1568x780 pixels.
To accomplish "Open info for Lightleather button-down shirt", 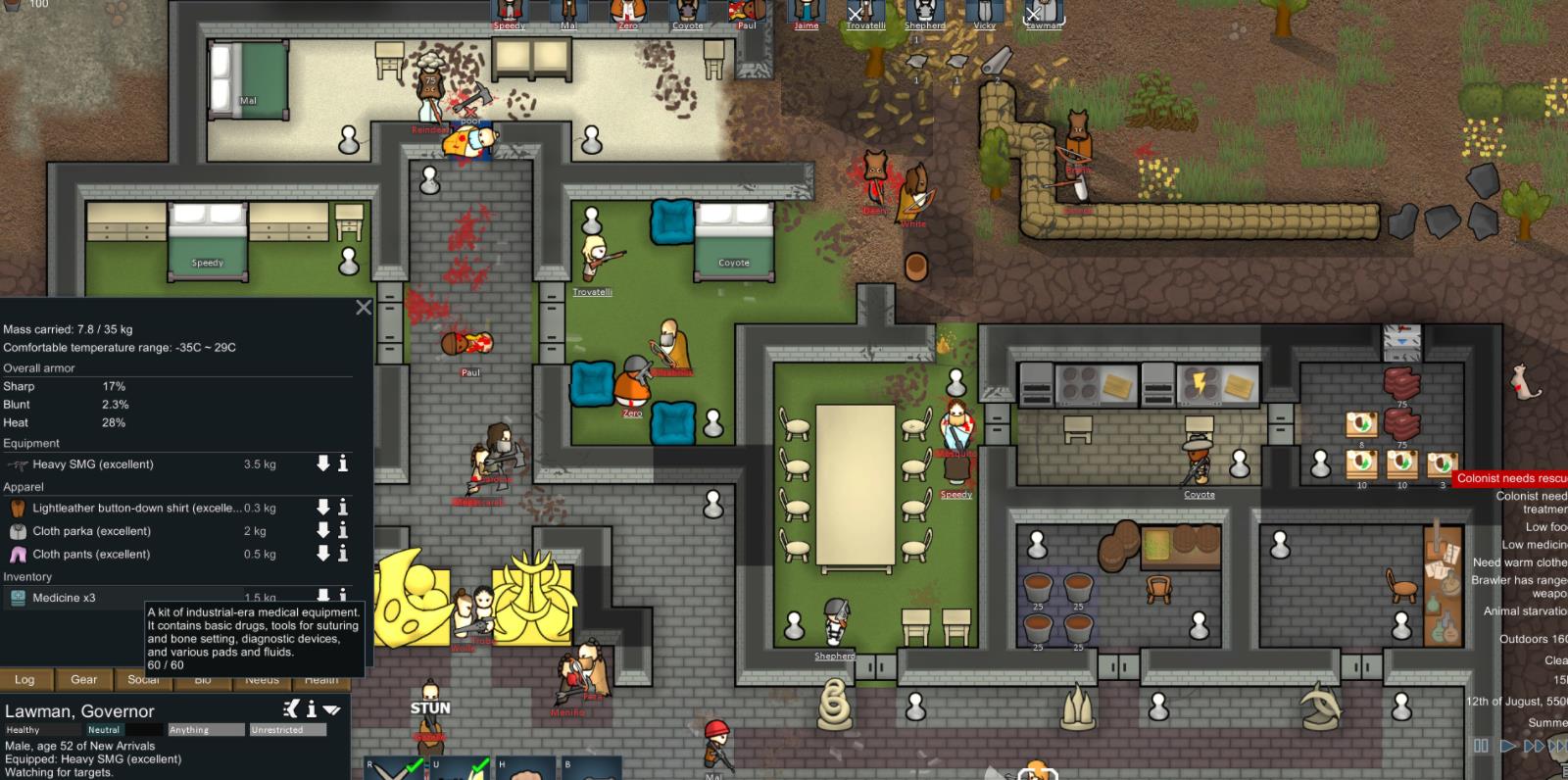I will [343, 508].
